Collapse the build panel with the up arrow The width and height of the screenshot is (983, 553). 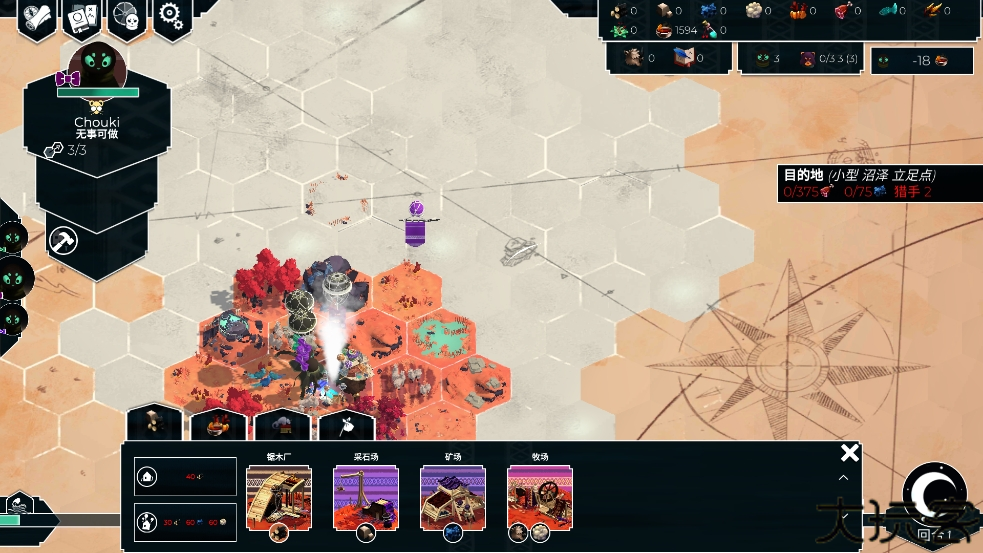coord(843,478)
